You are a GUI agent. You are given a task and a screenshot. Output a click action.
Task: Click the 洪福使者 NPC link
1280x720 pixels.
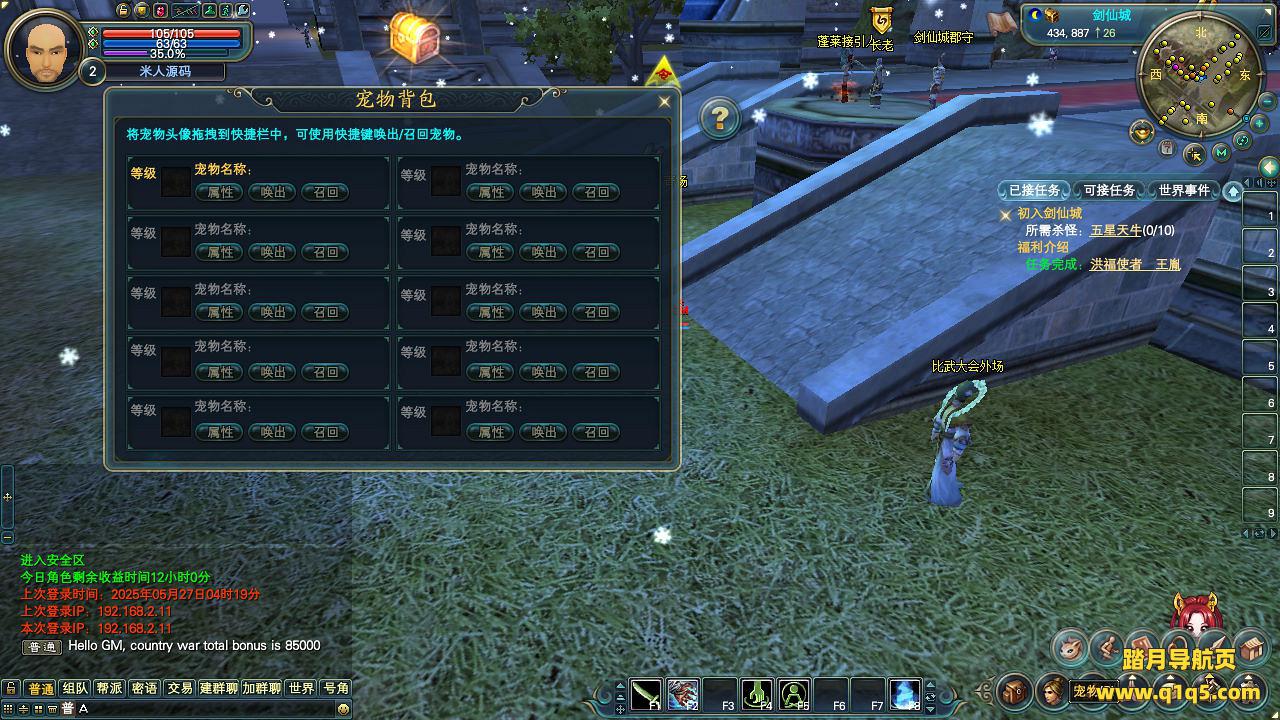(x=1116, y=265)
